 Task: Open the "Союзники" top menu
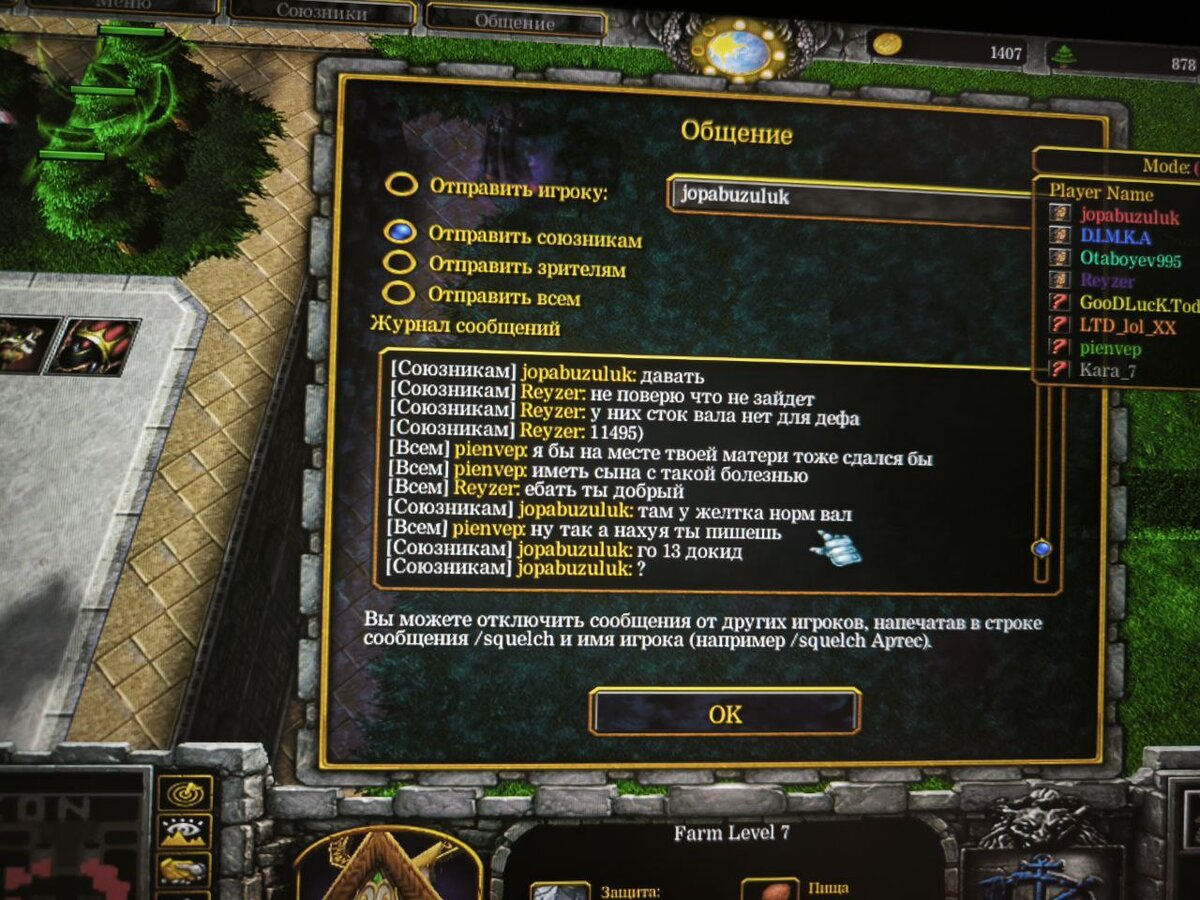coord(321,14)
